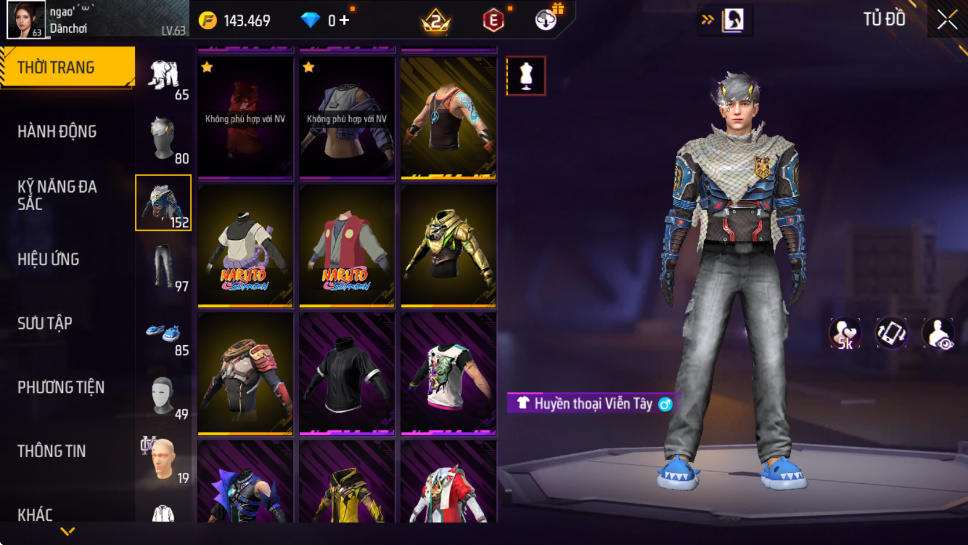Select the white zombie print t-shirt
This screenshot has width=968, height=545.
point(448,373)
